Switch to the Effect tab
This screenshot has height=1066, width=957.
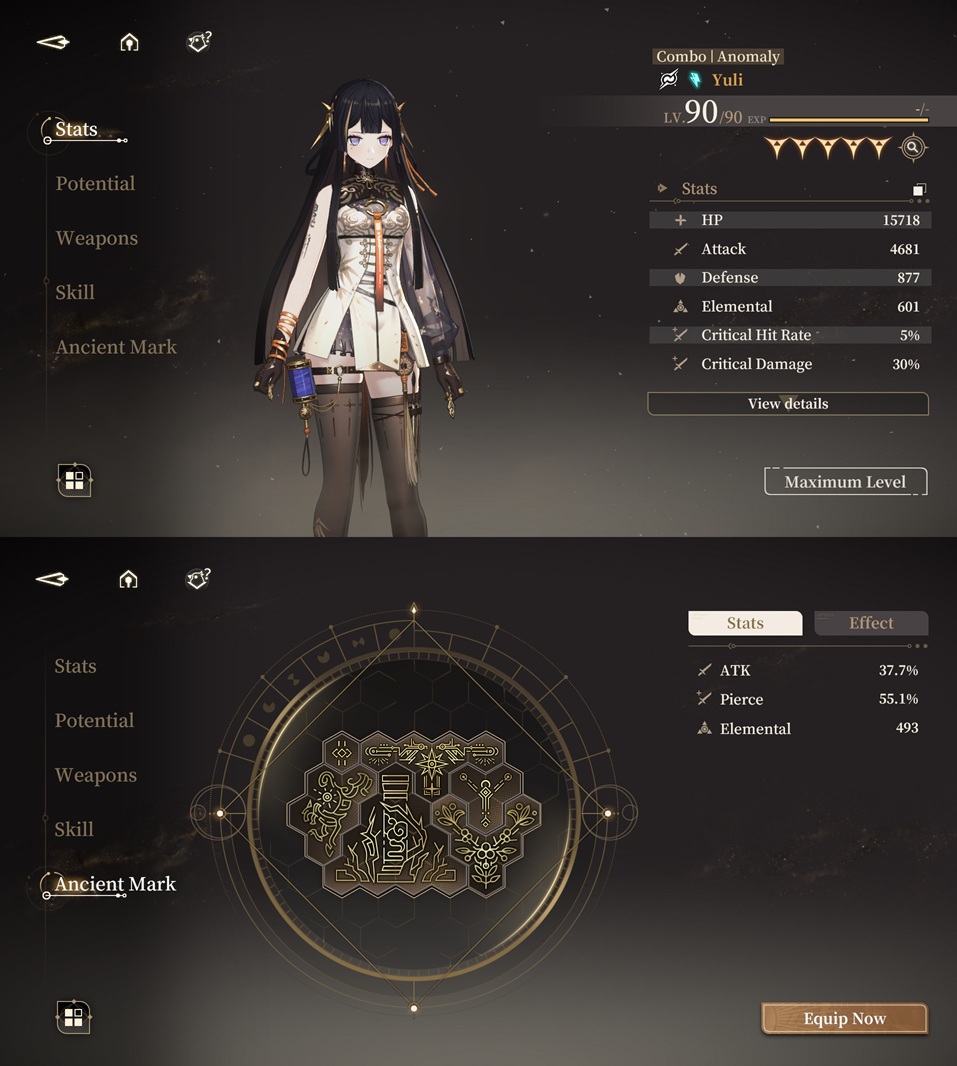point(871,623)
